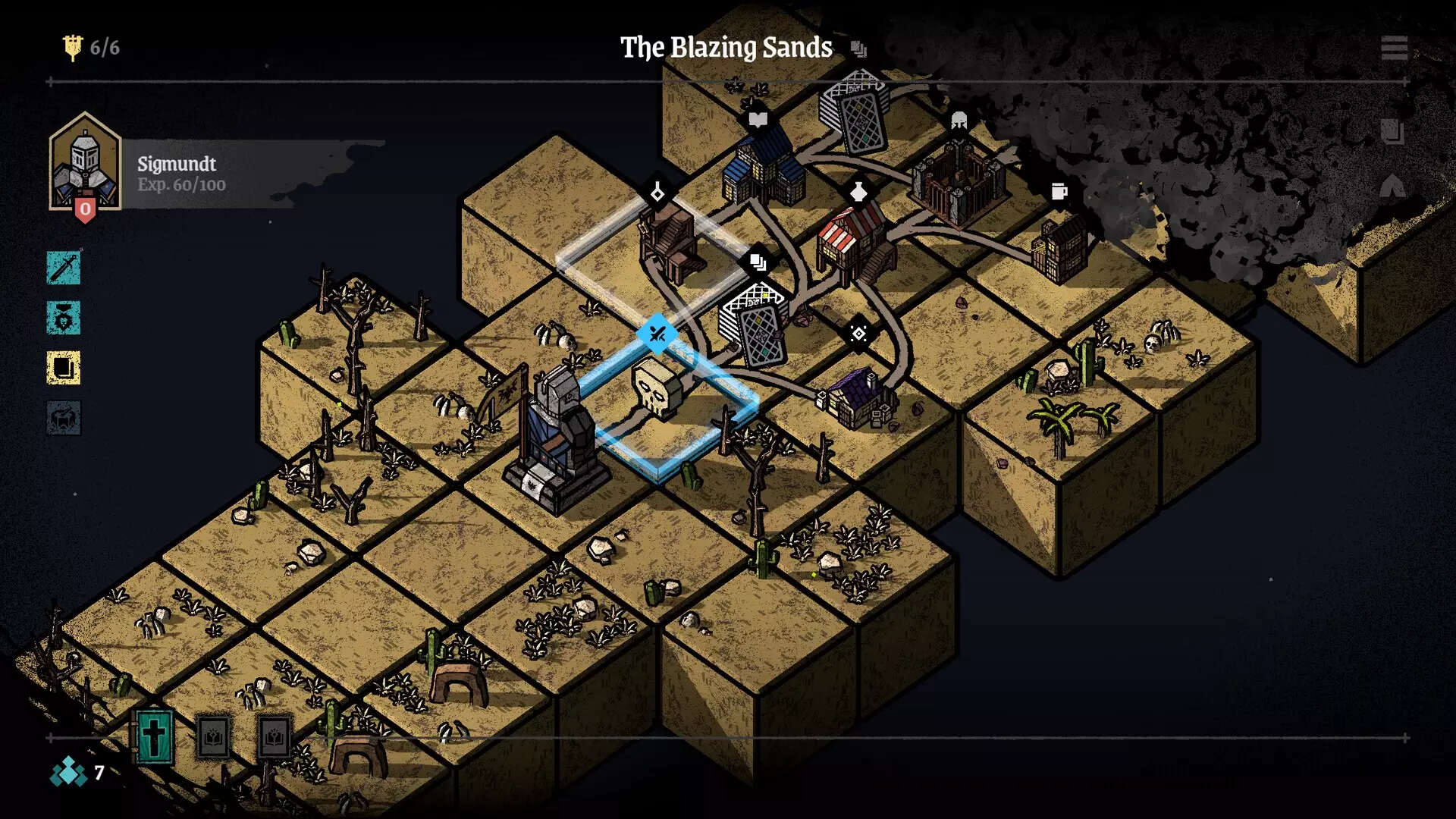Viewport: 1456px width, 819px height.
Task: Open the teal sword equipment slot
Action: (64, 268)
